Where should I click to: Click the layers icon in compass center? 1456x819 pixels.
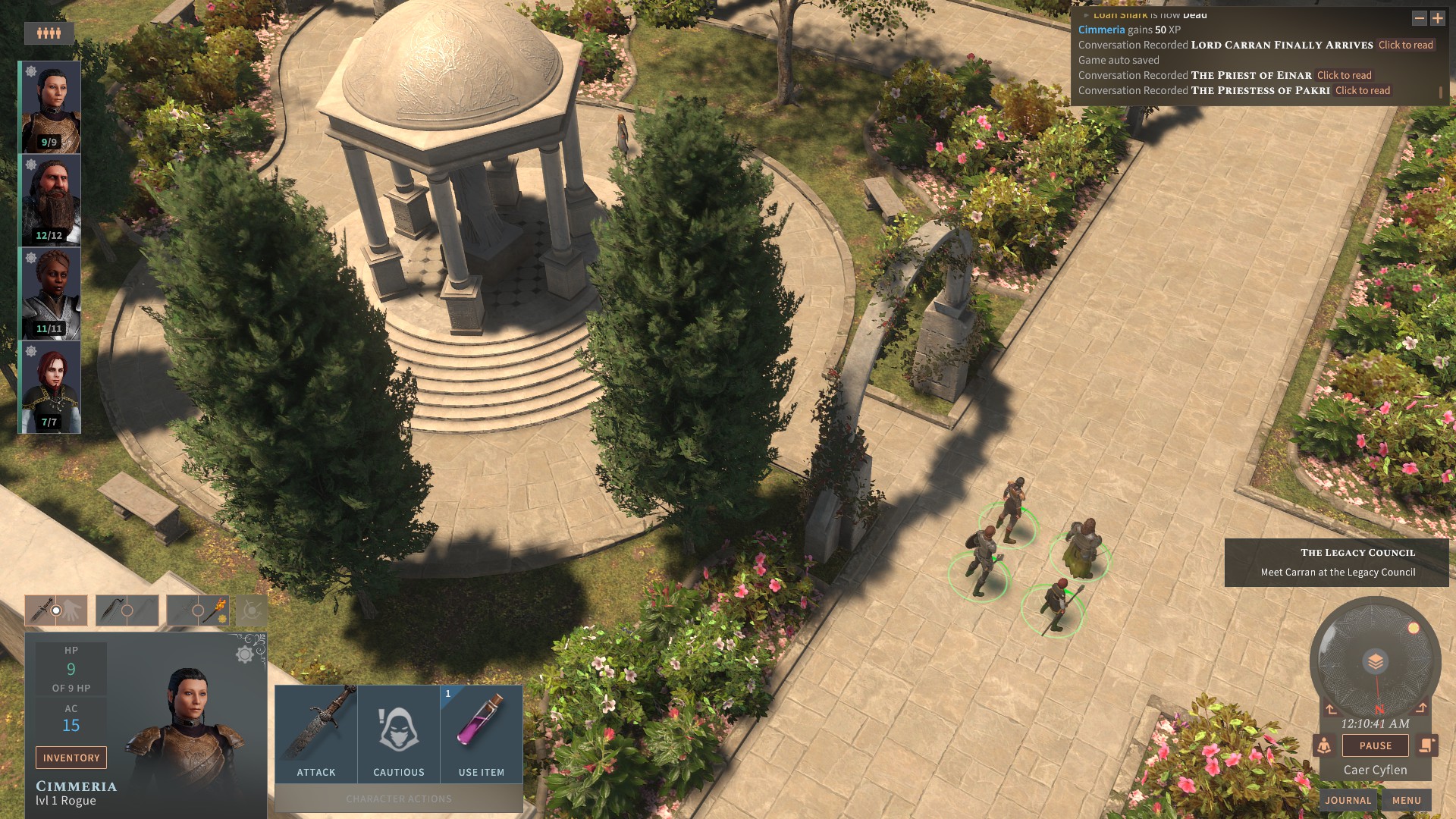(x=1375, y=662)
